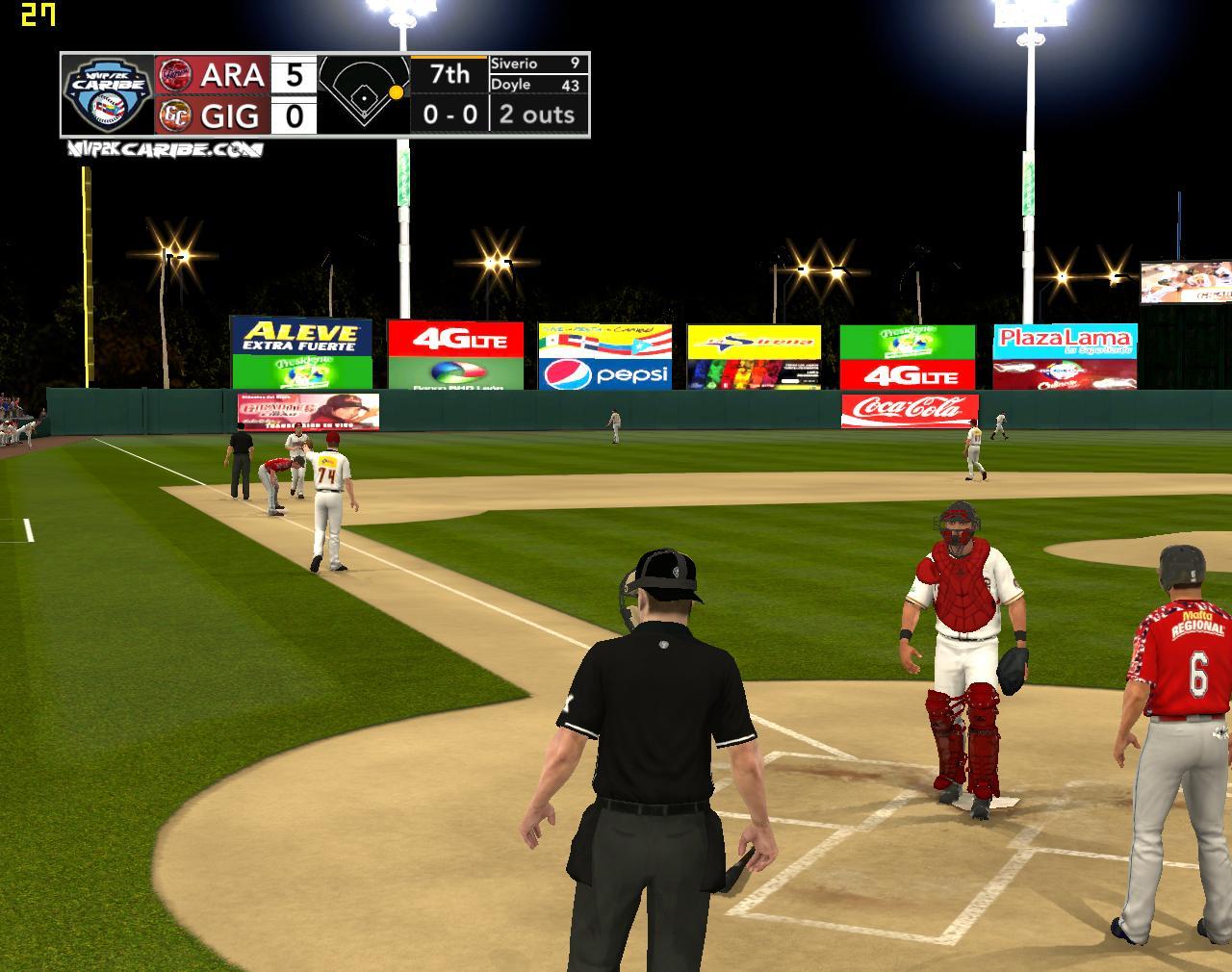This screenshot has width=1232, height=972.
Task: Click the base runner diamond indicator
Action: 364,94
